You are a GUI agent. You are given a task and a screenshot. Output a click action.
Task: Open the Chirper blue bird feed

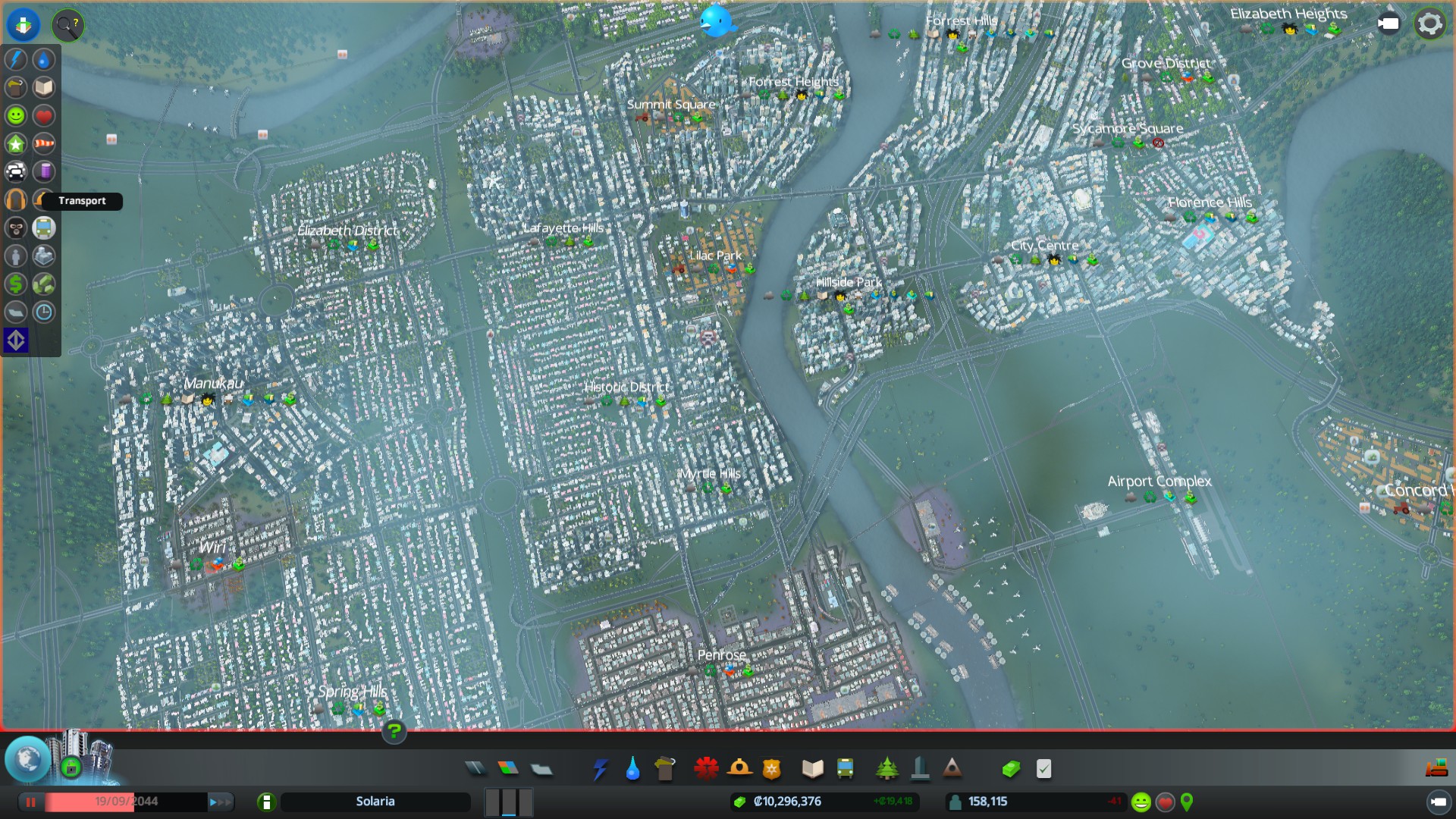[717, 21]
